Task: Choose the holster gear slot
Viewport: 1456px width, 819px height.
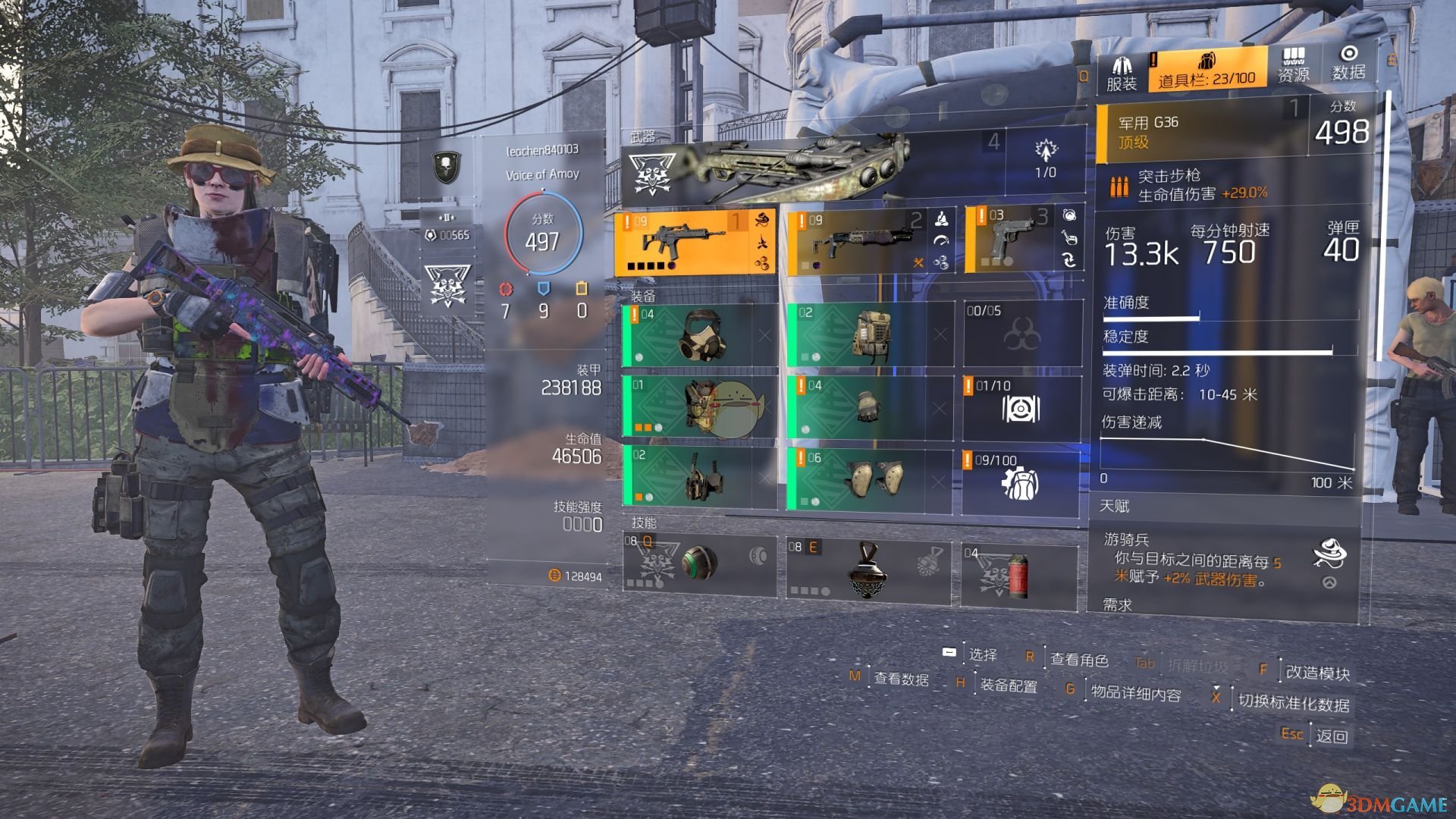Action: coord(699,478)
